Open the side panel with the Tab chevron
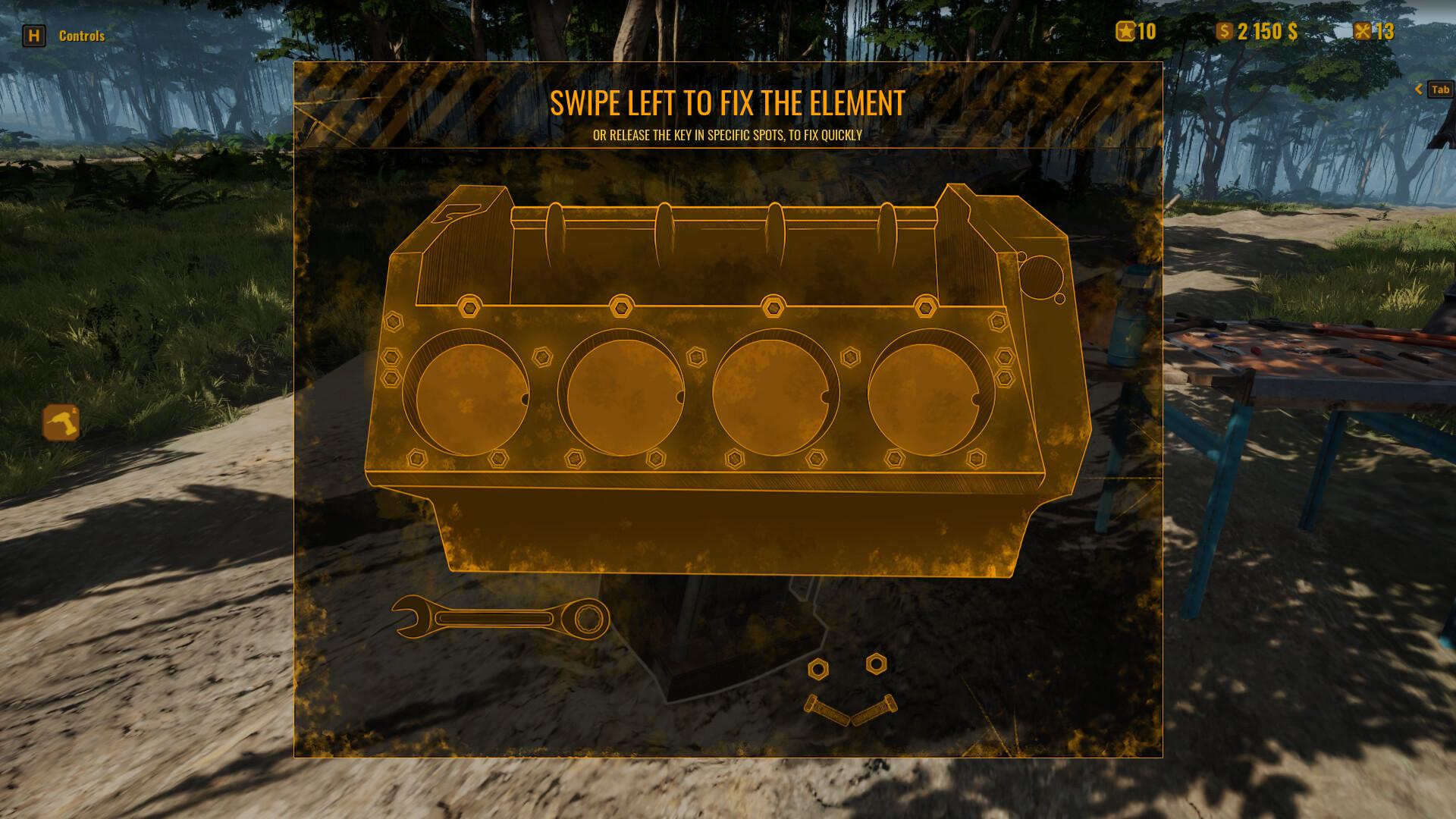 [1419, 89]
